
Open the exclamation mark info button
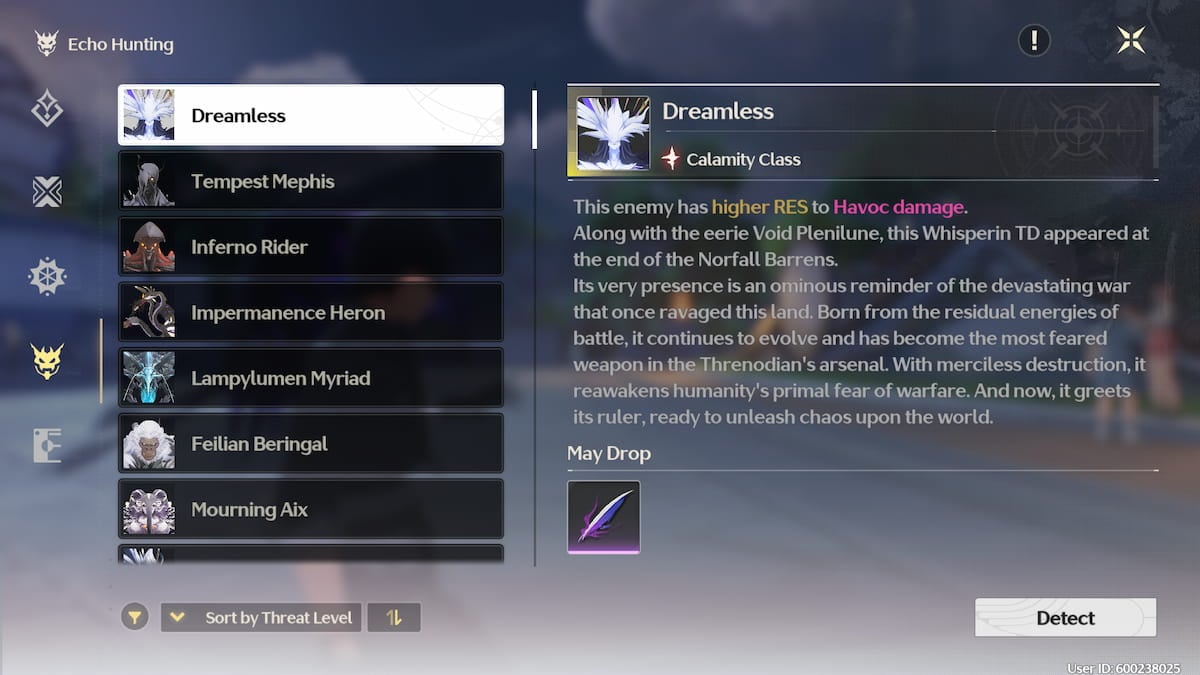tap(1034, 41)
